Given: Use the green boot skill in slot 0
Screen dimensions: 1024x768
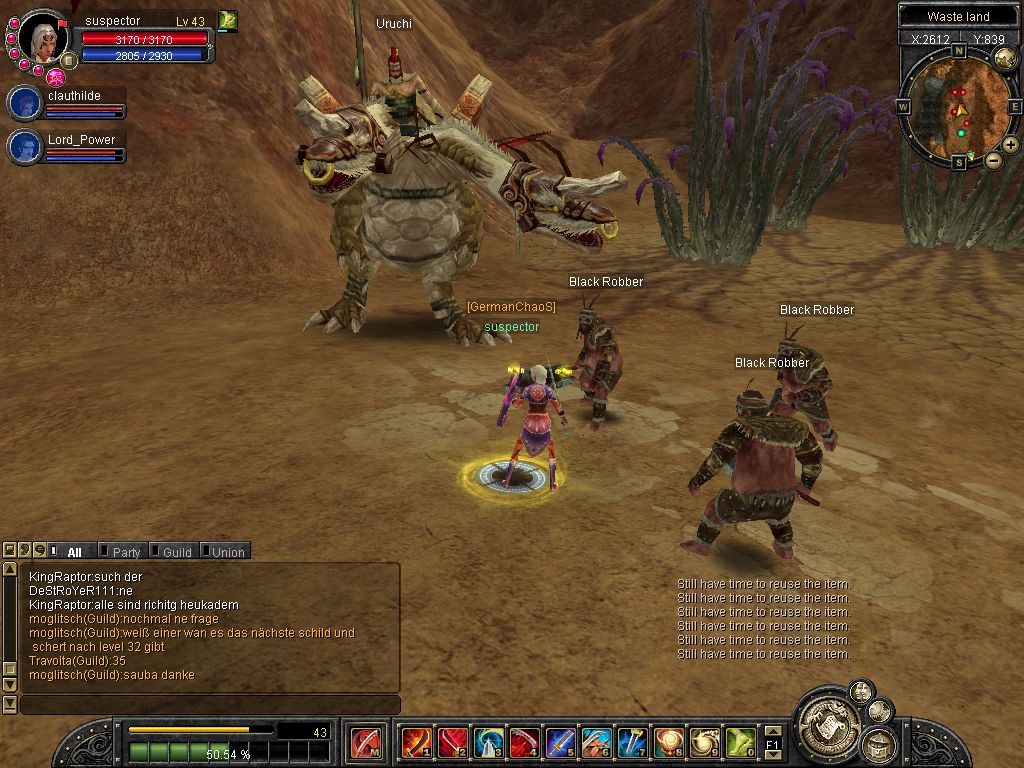Looking at the screenshot, I should pyautogui.click(x=740, y=743).
